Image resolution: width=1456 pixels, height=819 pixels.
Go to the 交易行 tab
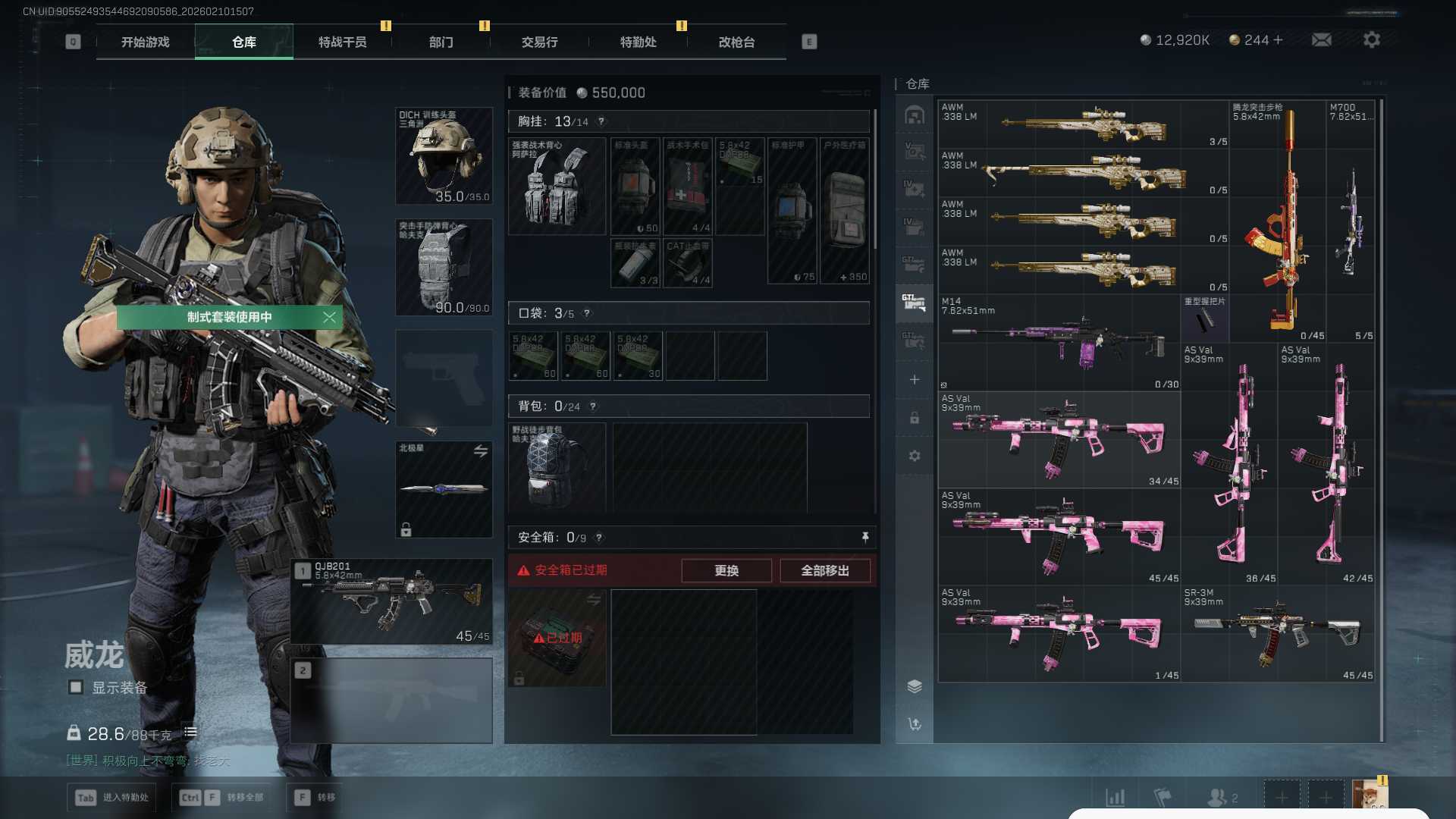539,42
